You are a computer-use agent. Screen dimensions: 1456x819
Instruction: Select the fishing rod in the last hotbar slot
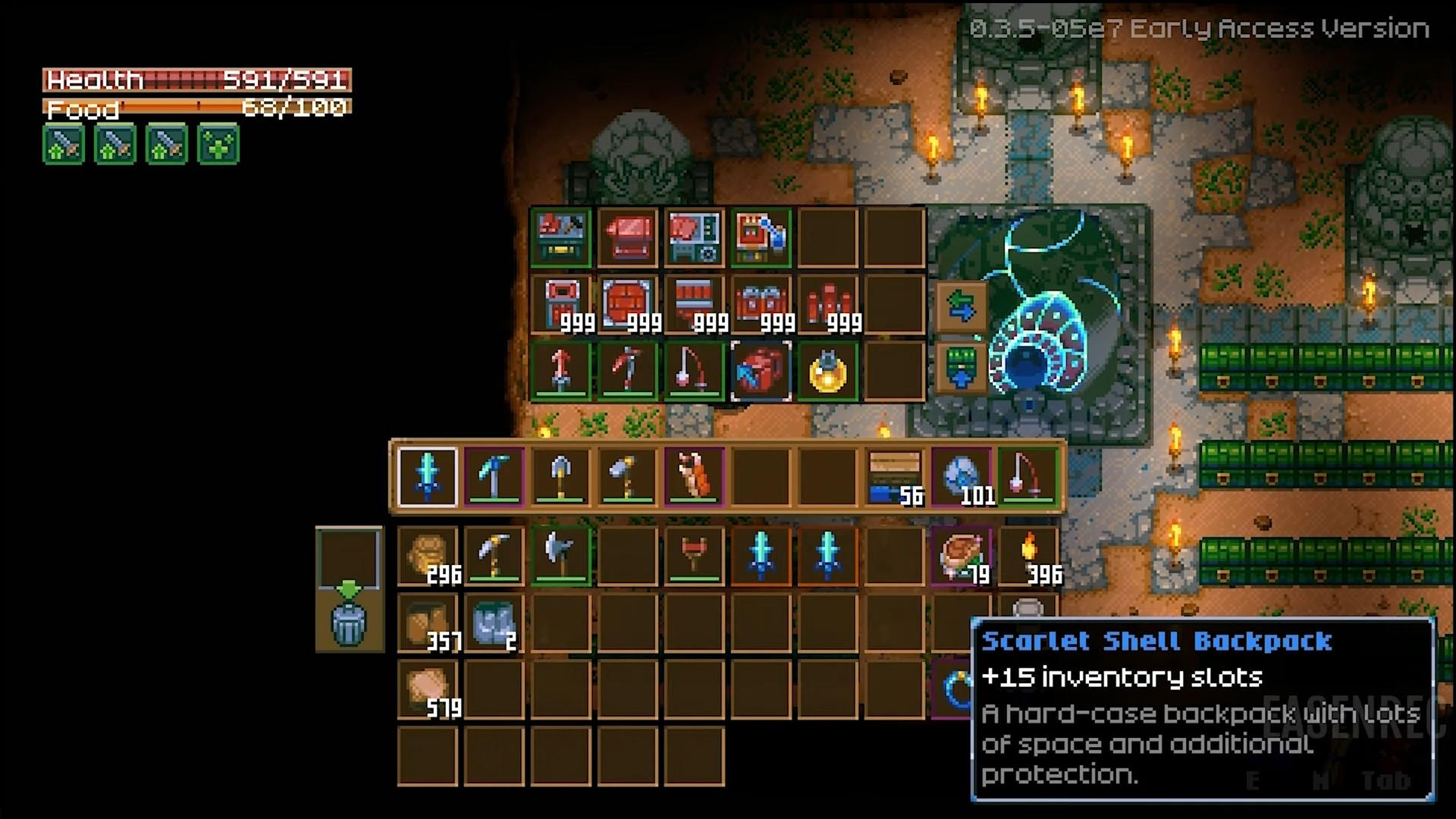[x=1028, y=477]
